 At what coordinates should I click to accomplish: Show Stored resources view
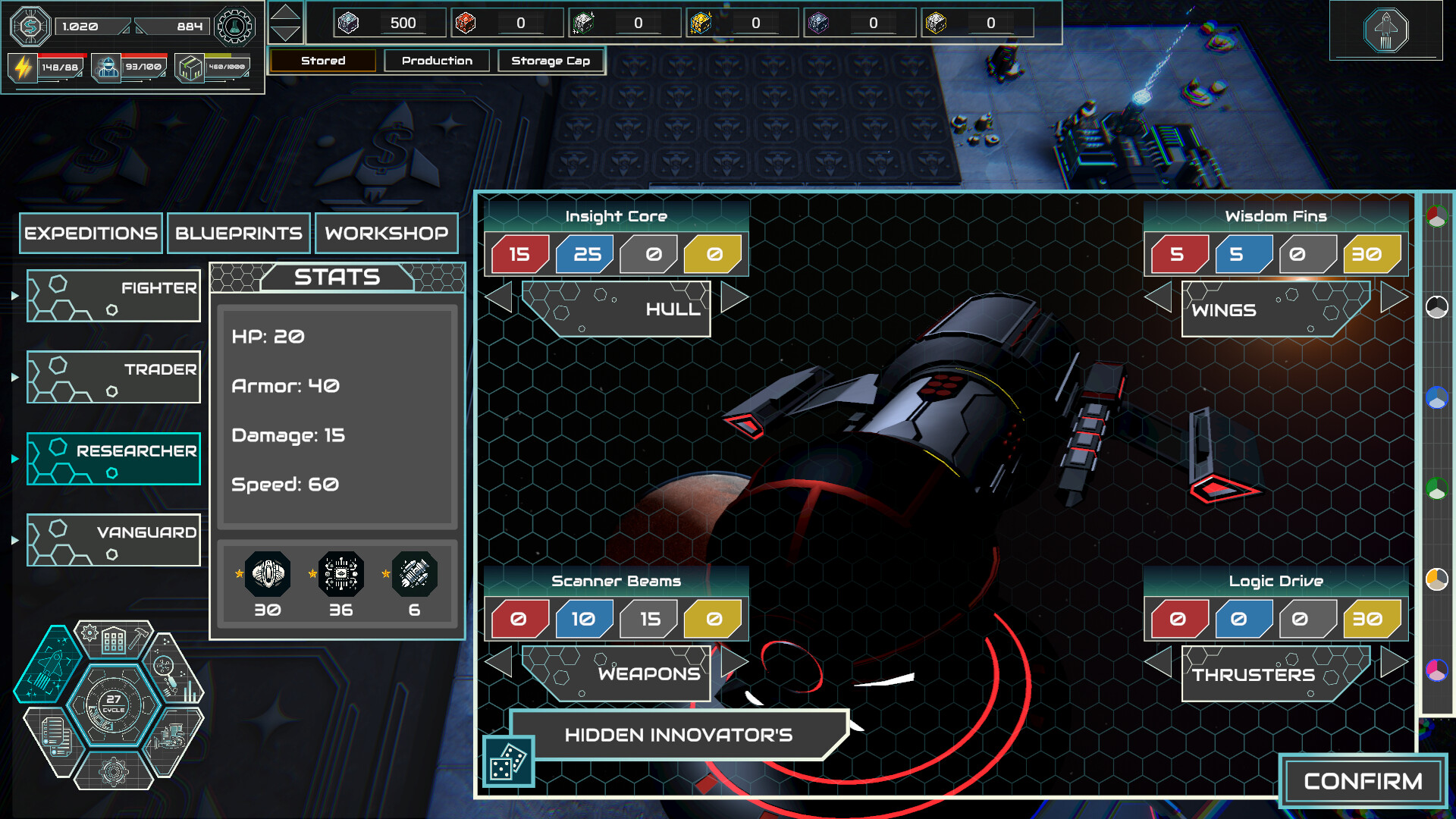323,61
